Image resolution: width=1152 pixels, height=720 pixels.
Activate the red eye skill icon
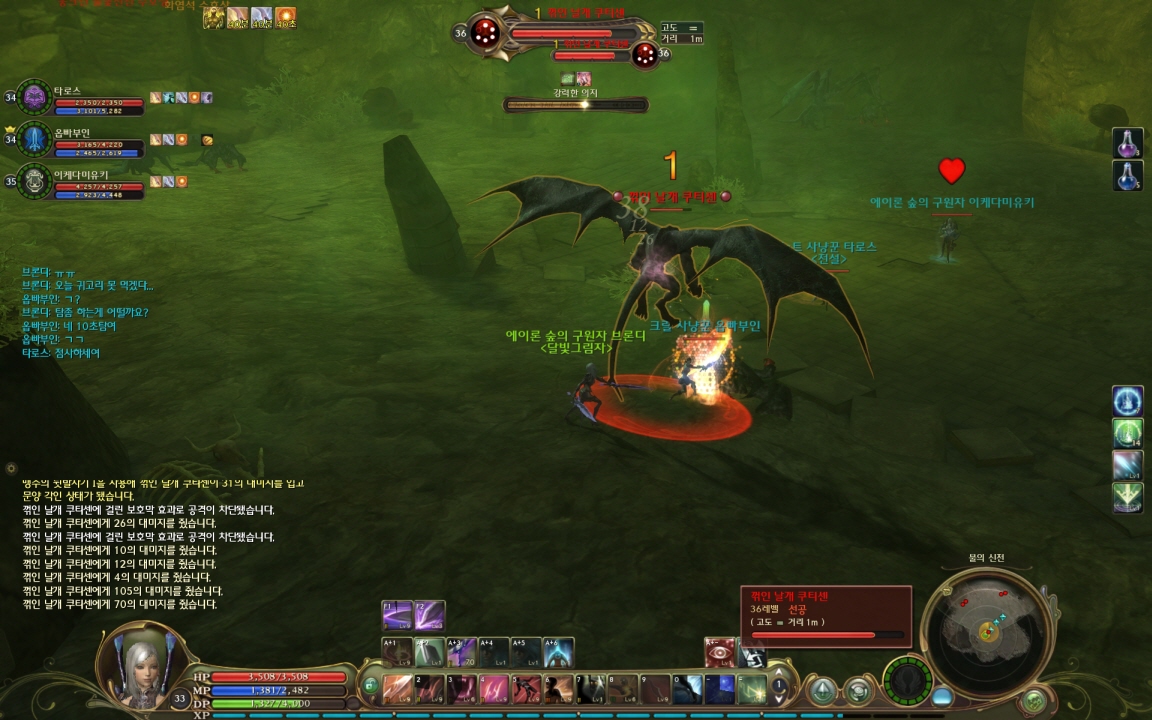719,653
